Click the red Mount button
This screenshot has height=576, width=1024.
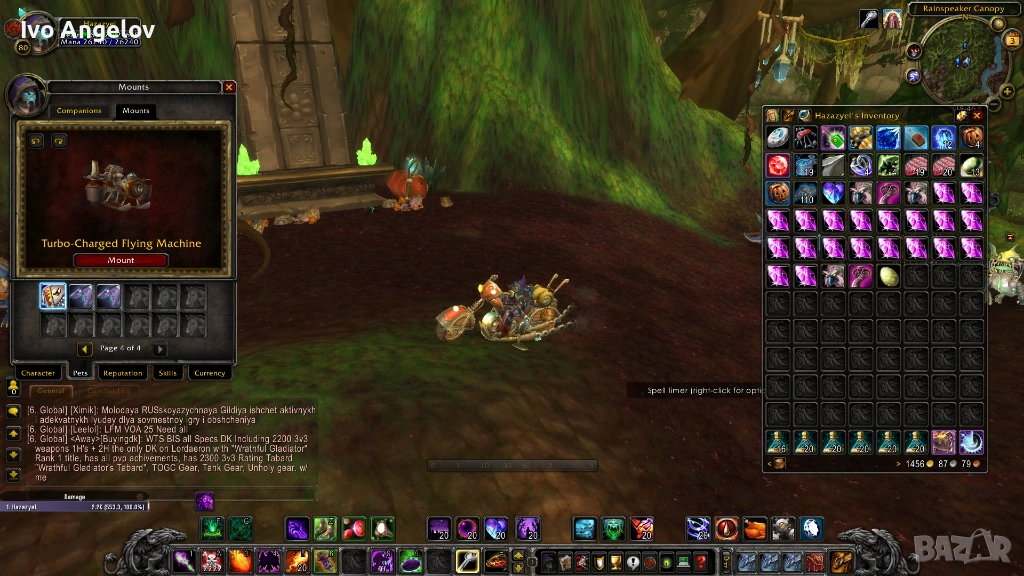(120, 260)
